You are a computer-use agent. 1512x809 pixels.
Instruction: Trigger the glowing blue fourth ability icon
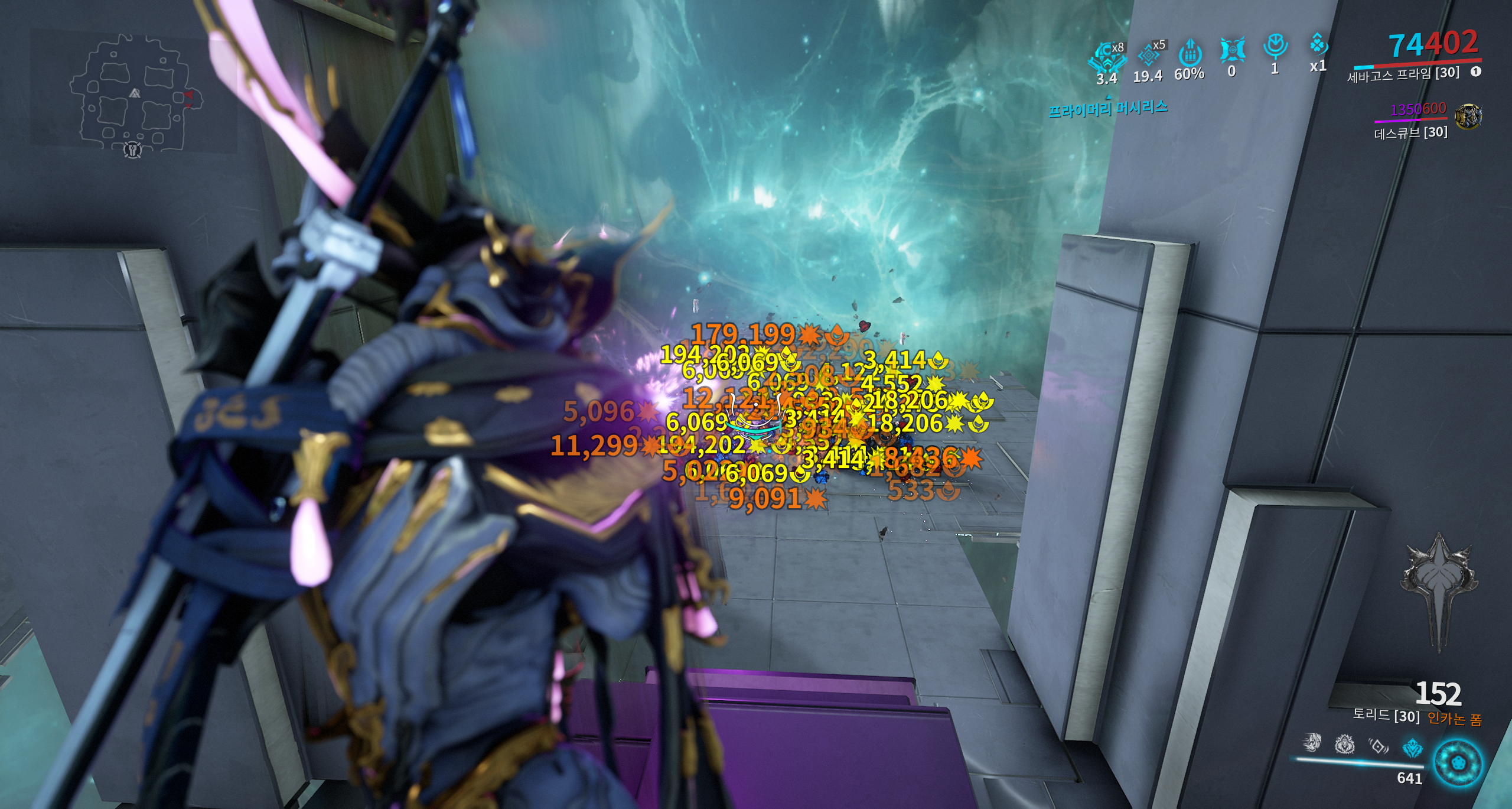1412,749
